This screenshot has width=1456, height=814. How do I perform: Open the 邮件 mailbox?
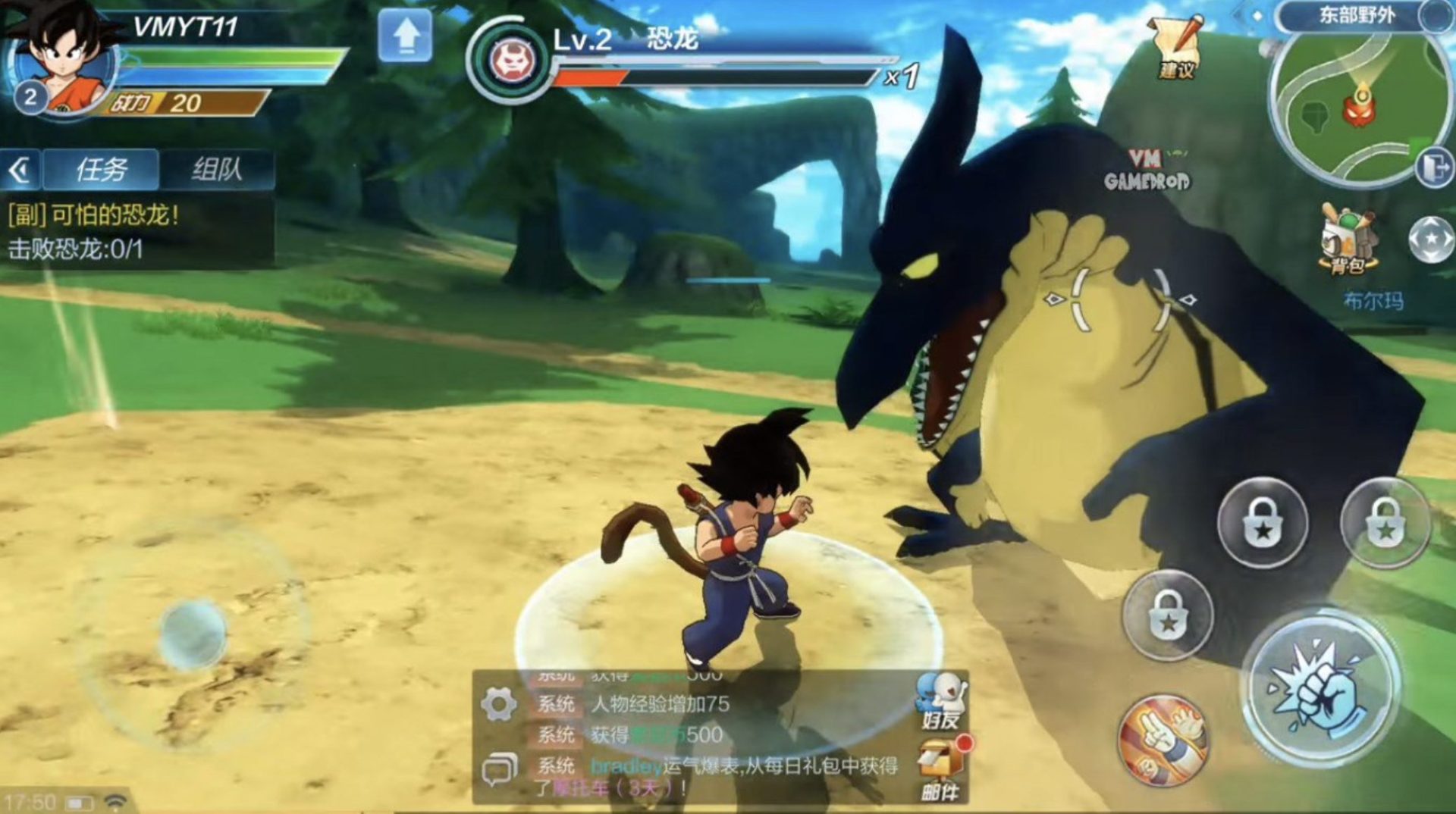coord(940,767)
